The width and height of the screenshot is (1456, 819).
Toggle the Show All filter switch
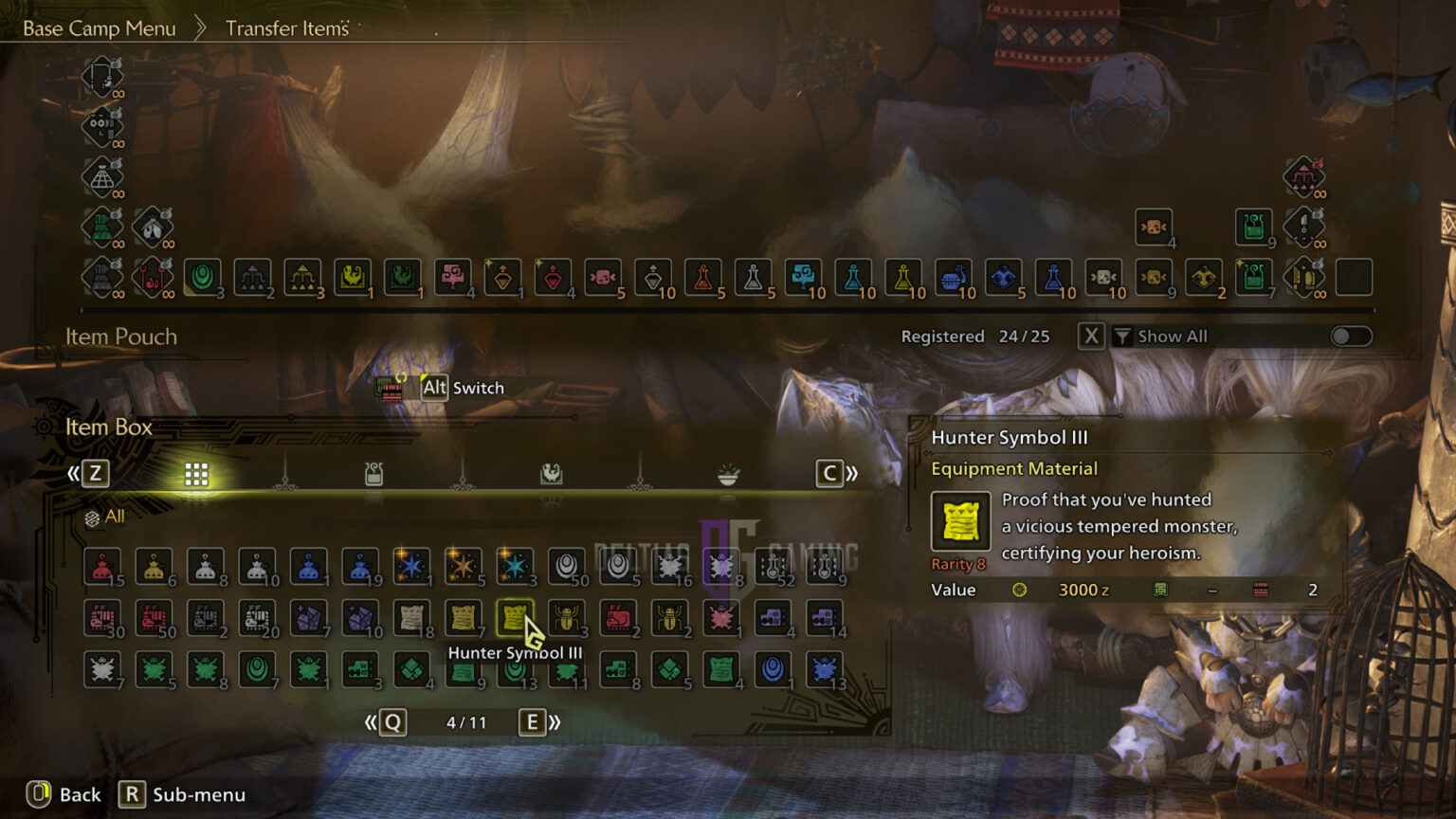[x=1351, y=337]
